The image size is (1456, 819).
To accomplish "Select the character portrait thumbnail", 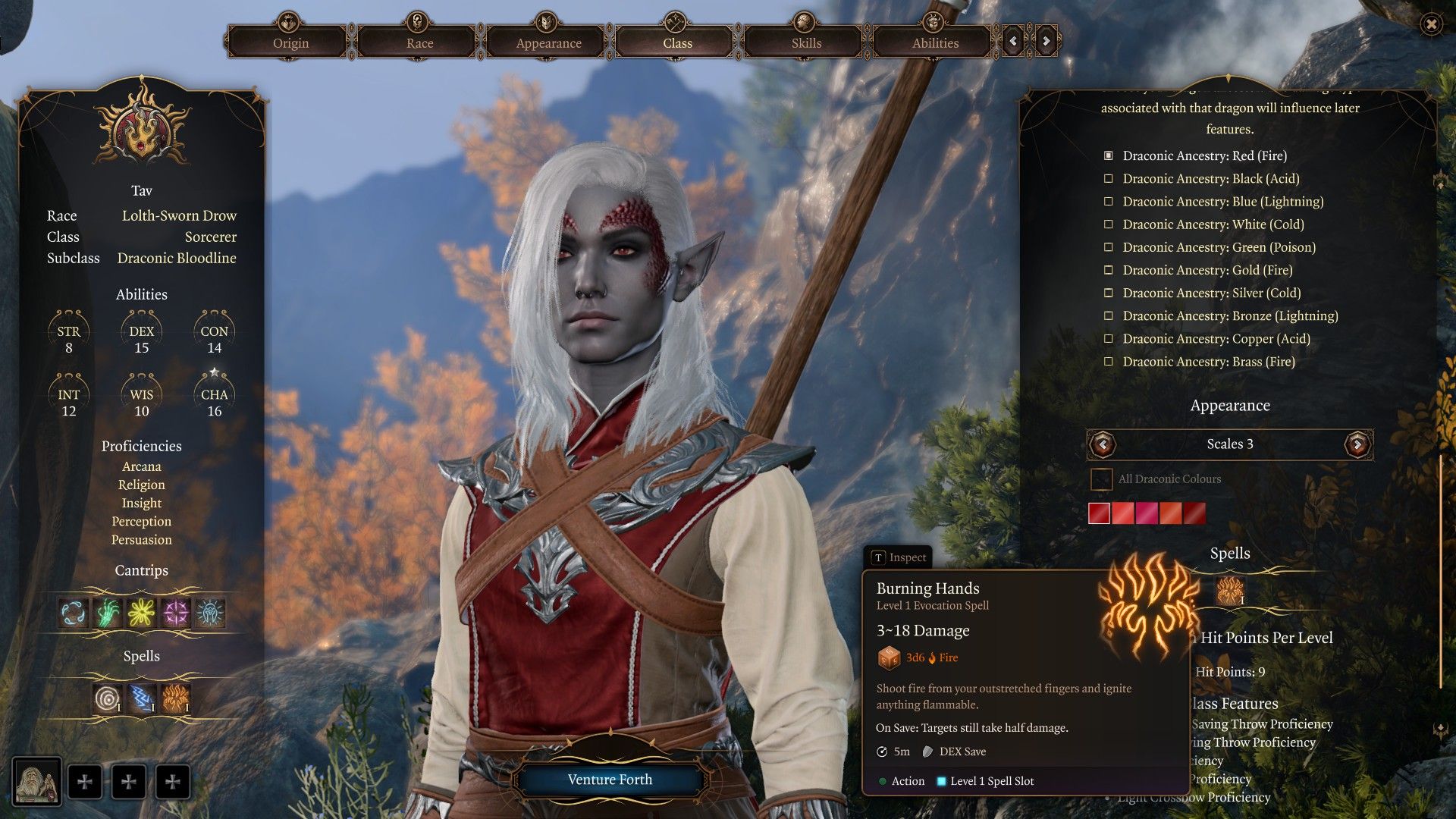I will pyautogui.click(x=37, y=783).
